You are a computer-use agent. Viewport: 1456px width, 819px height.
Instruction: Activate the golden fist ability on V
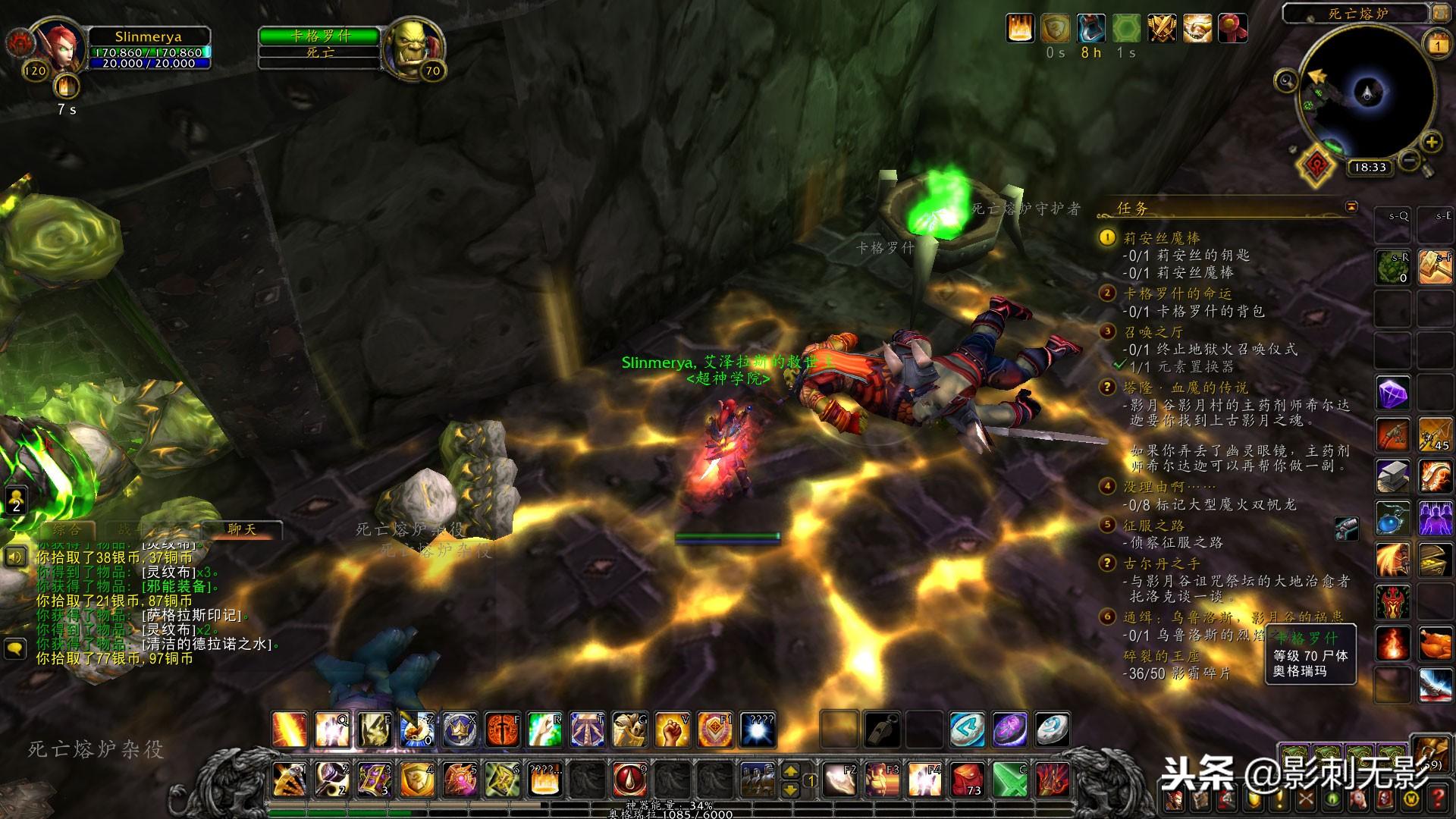click(x=672, y=730)
